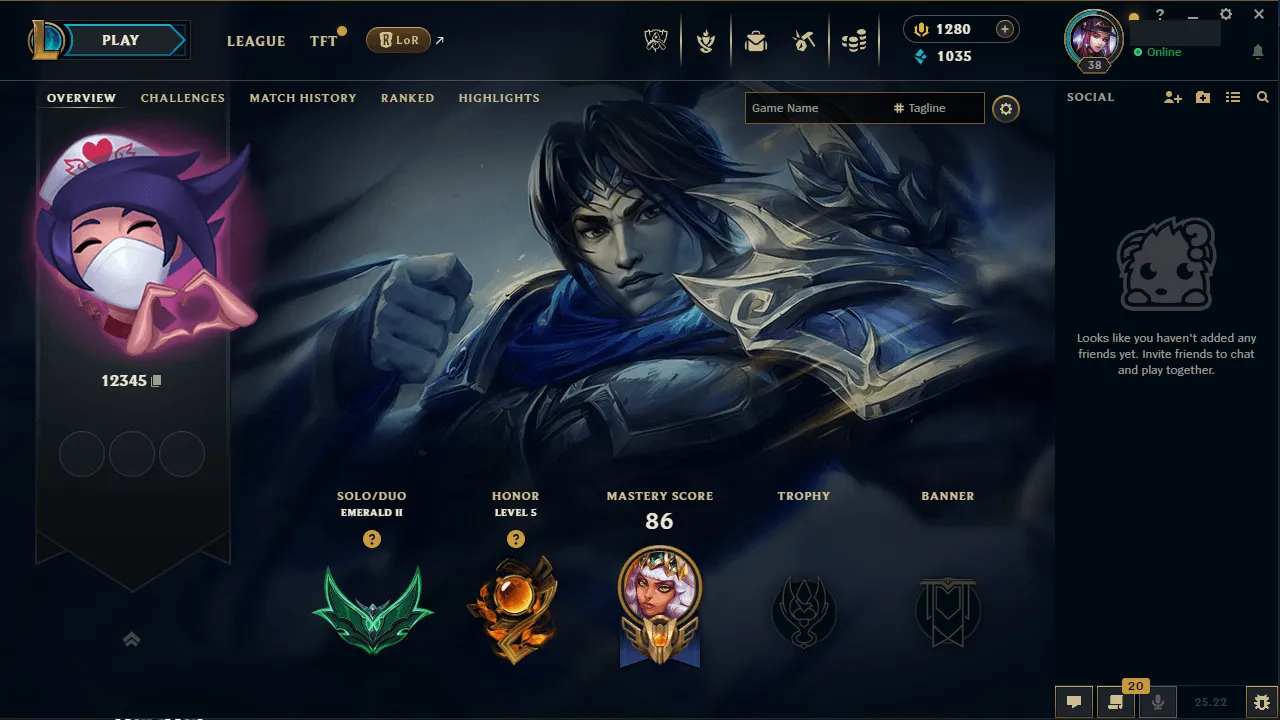This screenshot has width=1280, height=720.
Task: Open the Store with the coins icon
Action: (x=854, y=41)
